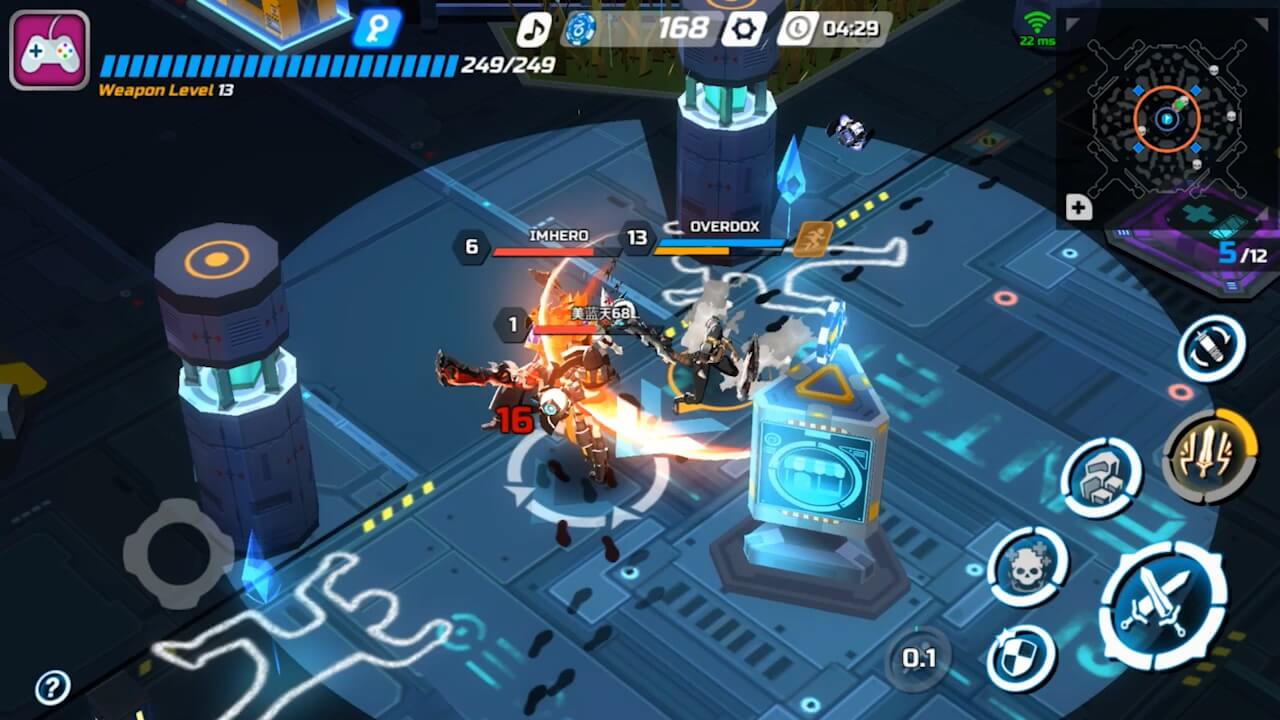Viewport: 1280px width, 720px height.
Task: Tap the orange sprint icon beside OVERDOX
Action: coord(812,239)
